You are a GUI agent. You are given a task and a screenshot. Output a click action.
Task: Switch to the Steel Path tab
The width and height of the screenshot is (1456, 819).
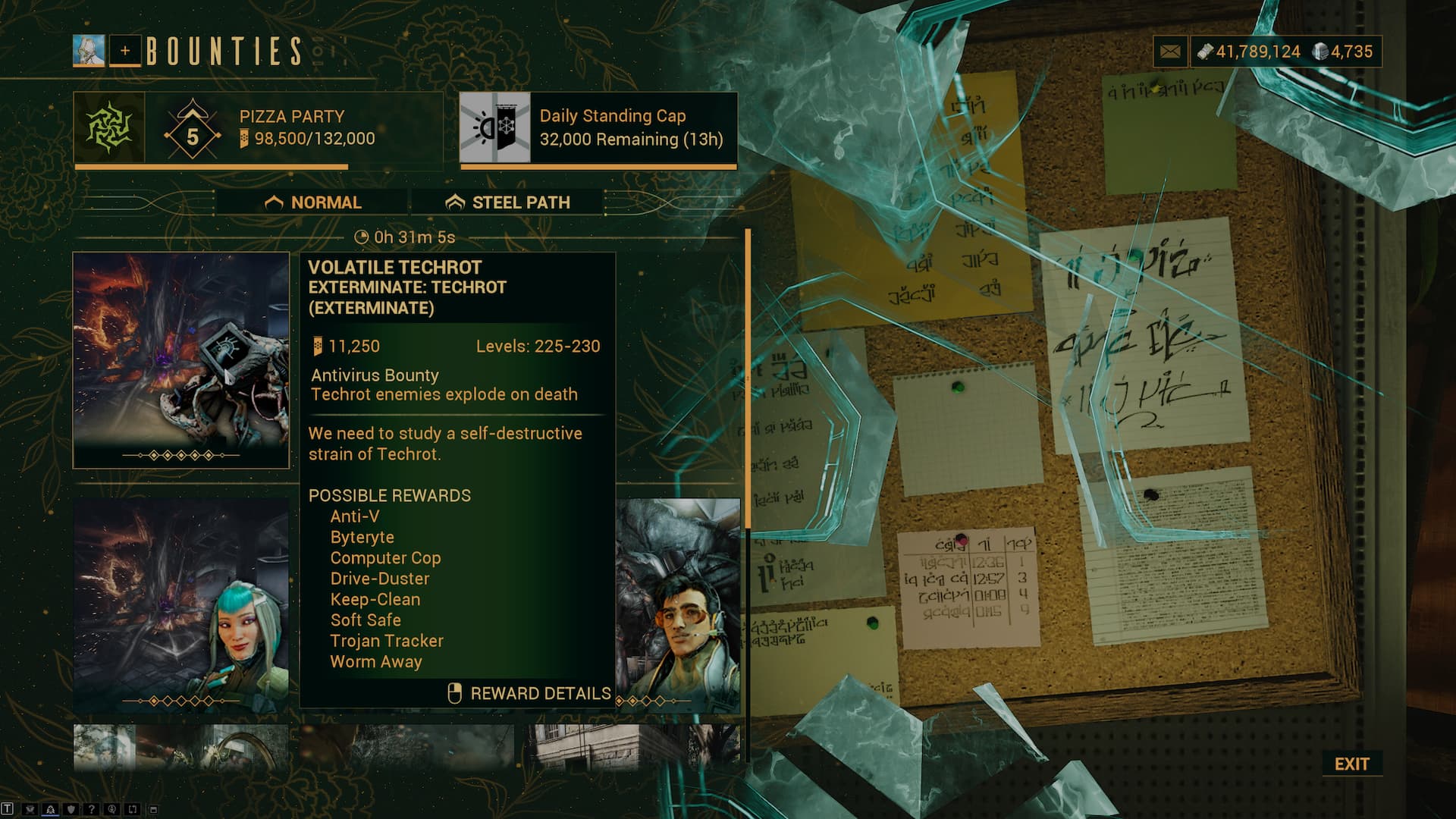coord(507,202)
